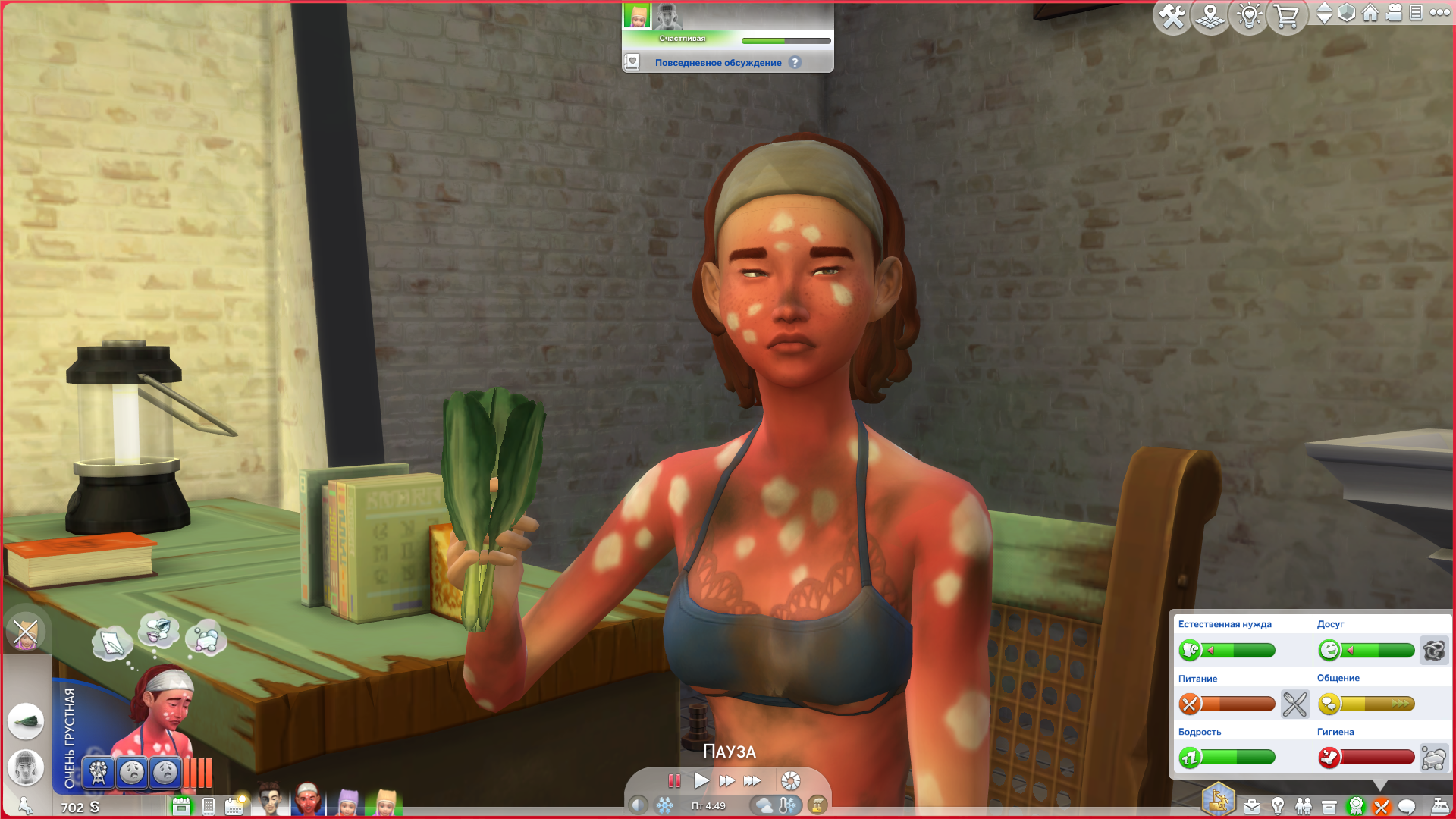The width and height of the screenshot is (1456, 819).
Task: Resume game at normal play speed
Action: [x=701, y=780]
